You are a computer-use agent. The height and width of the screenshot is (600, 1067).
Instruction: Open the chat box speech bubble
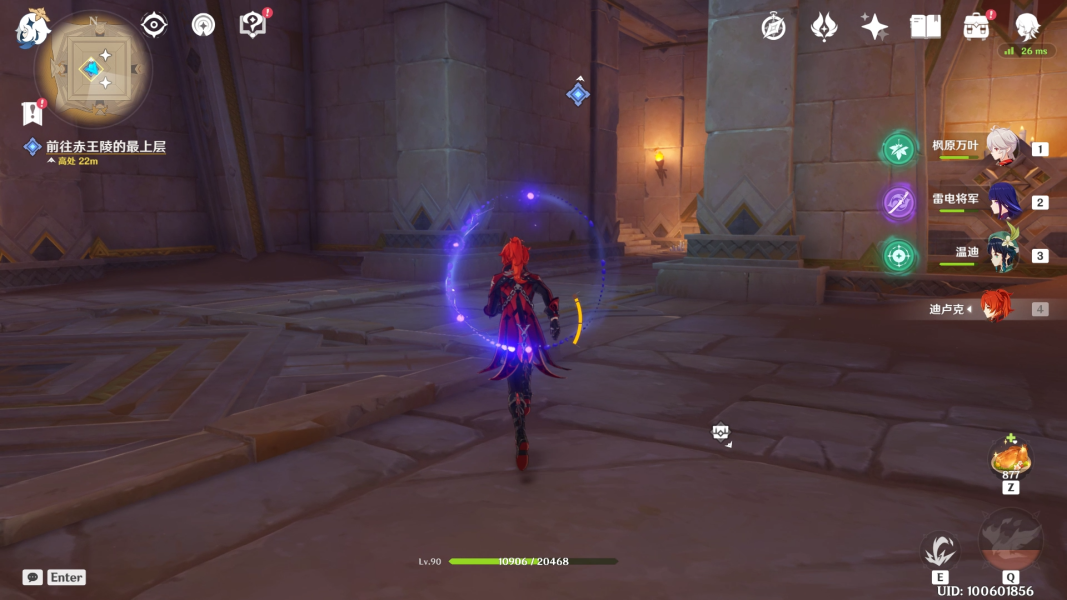click(x=33, y=577)
